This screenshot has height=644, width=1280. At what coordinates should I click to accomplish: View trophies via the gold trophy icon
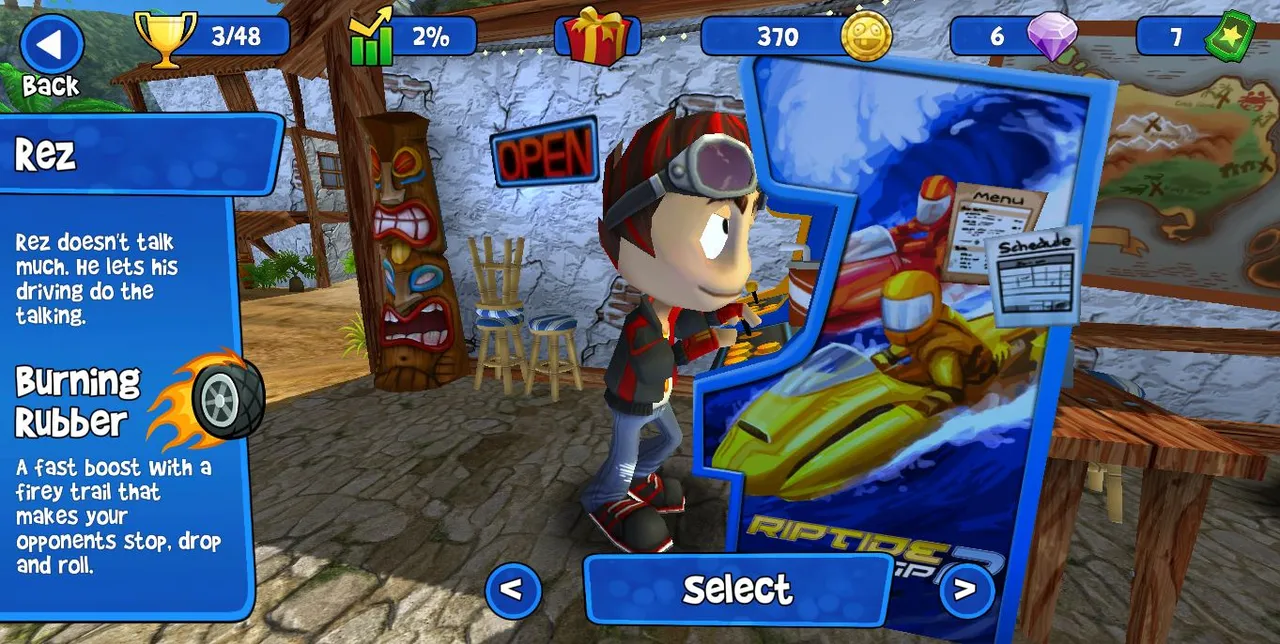pos(165,38)
